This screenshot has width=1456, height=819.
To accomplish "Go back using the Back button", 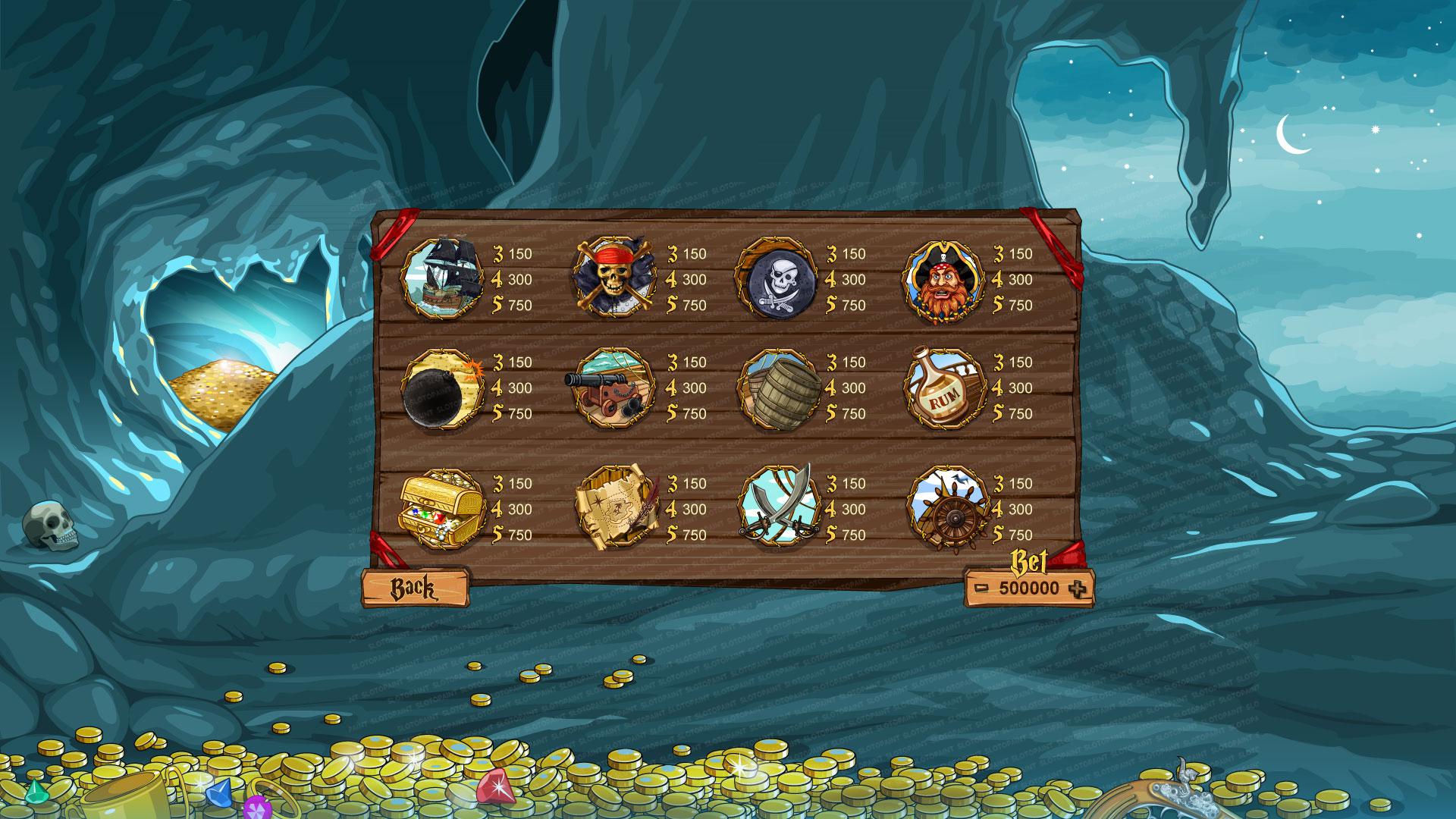I will click(414, 588).
